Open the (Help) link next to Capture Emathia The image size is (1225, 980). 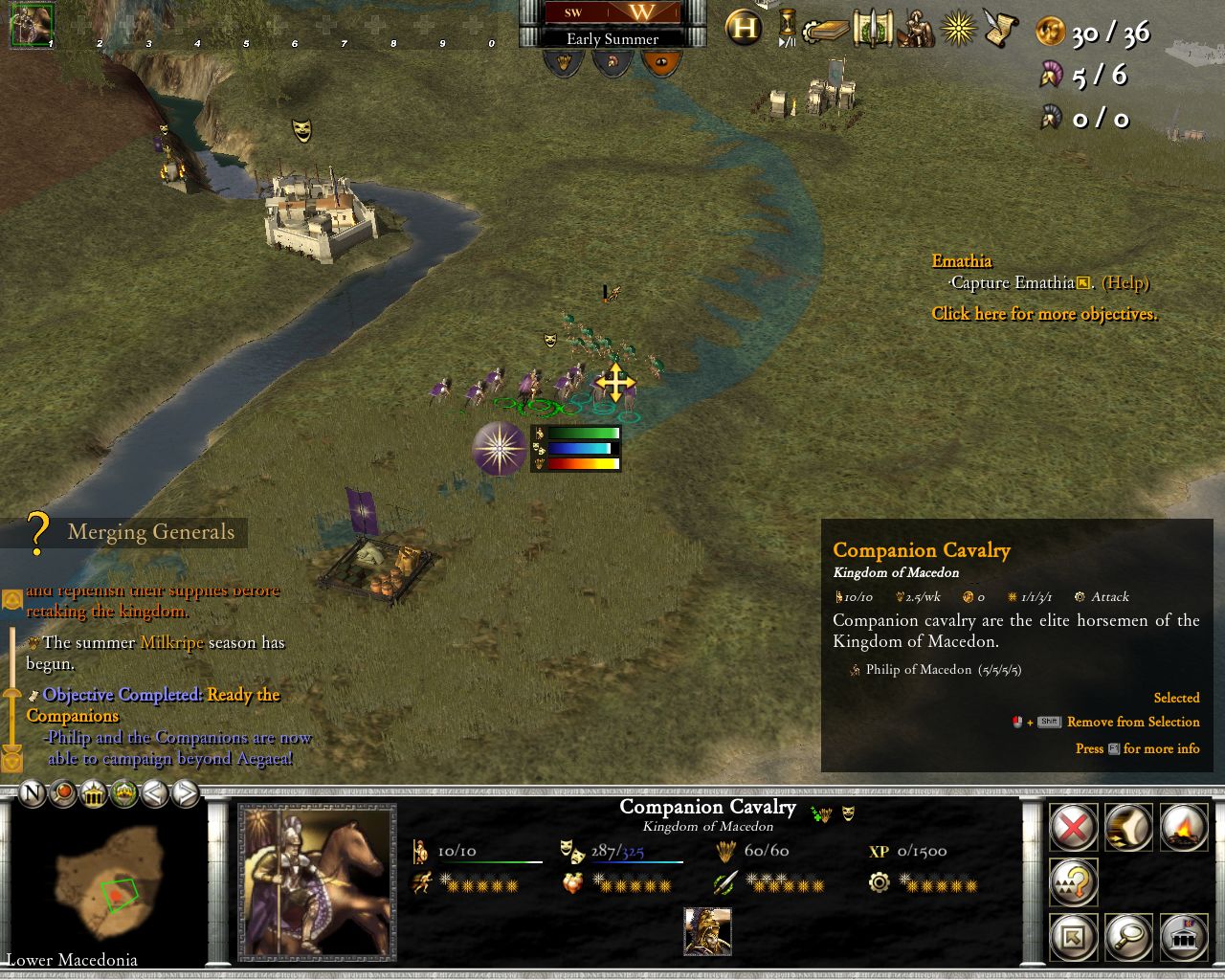(1125, 283)
